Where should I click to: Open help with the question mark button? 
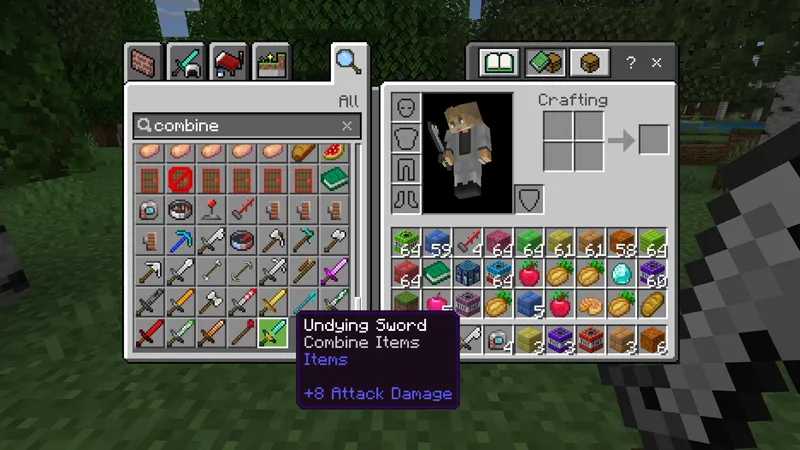[x=631, y=63]
